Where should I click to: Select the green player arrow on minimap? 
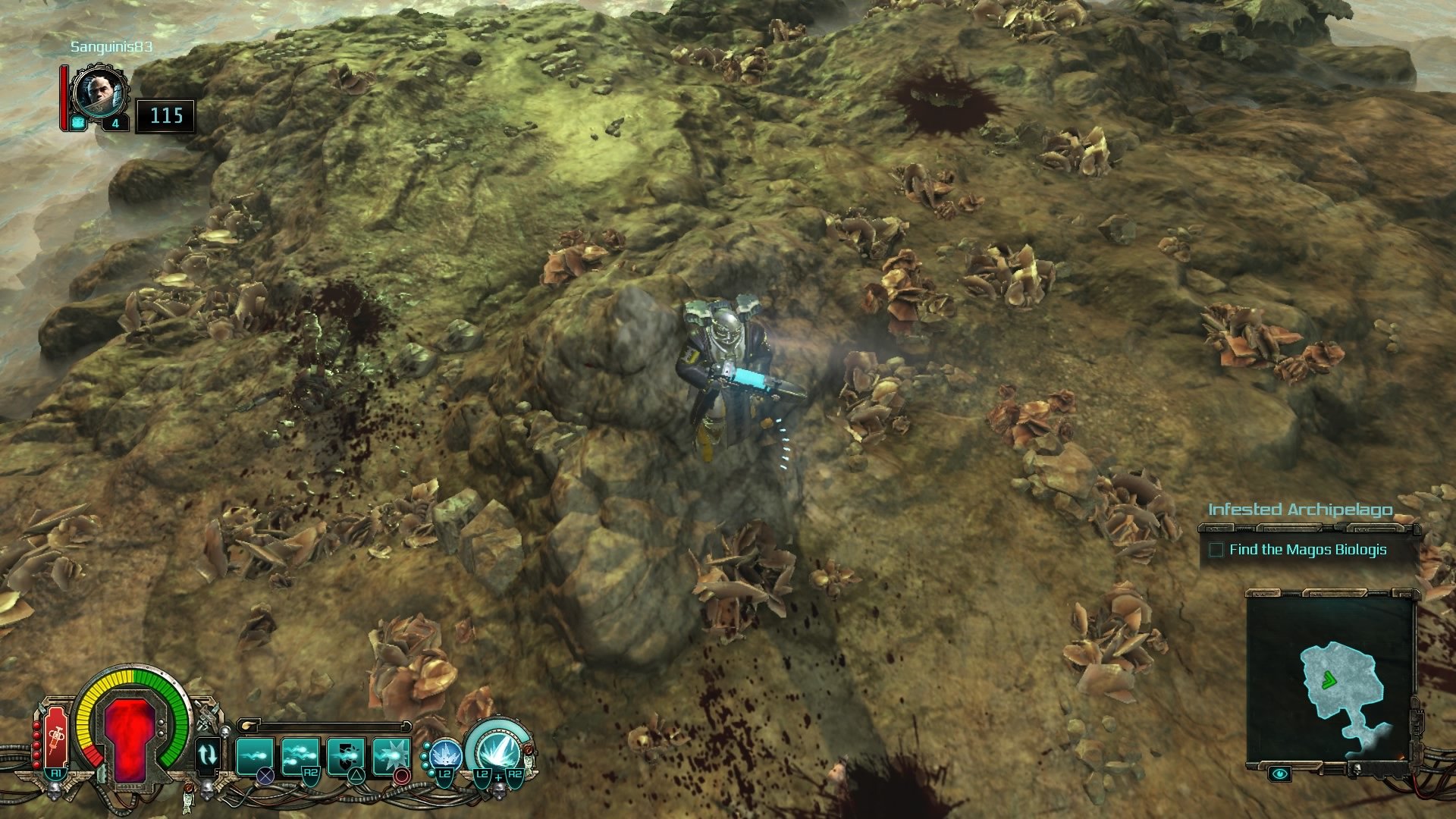point(1328,680)
